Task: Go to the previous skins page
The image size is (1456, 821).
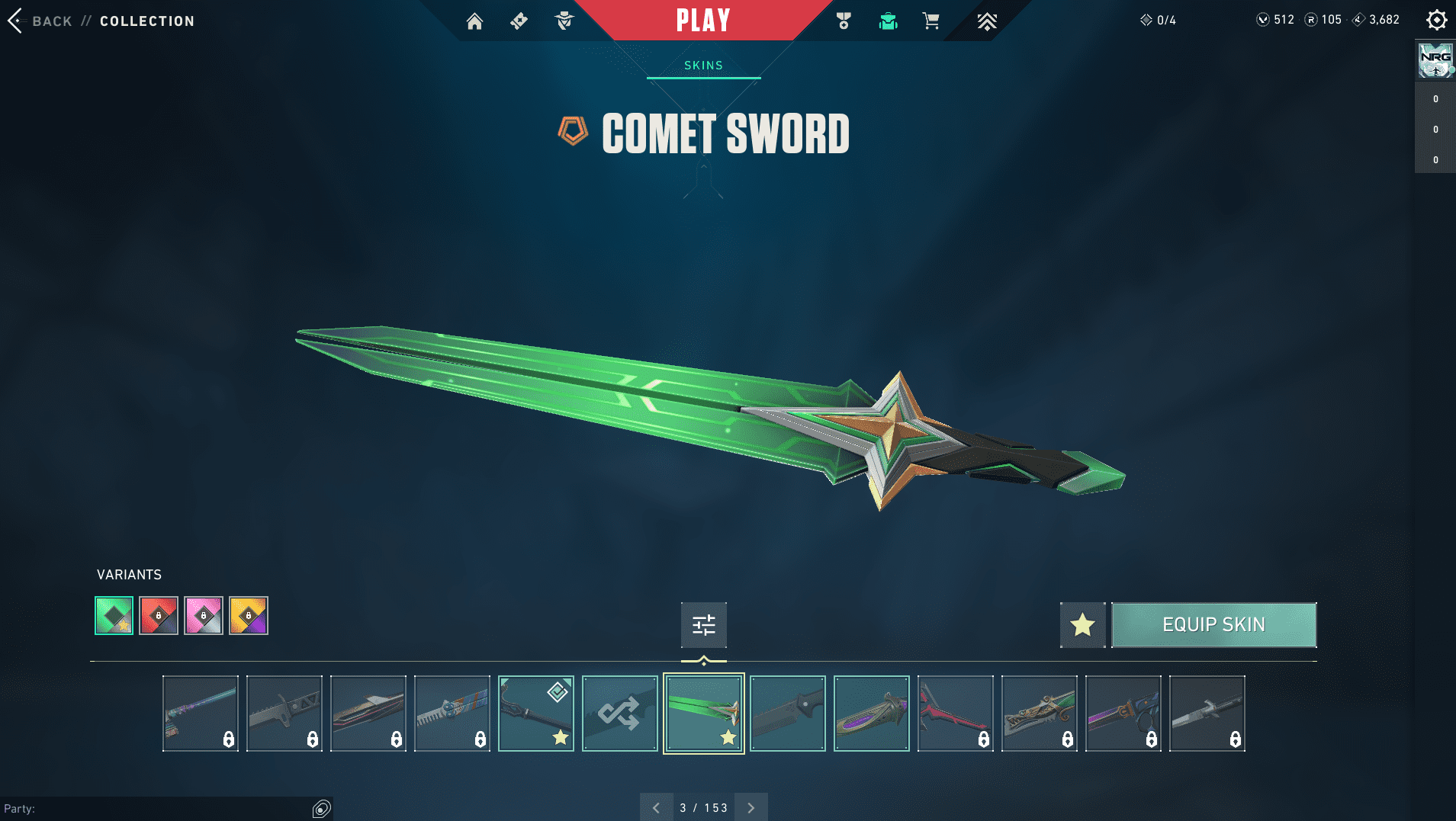Action: tap(656, 807)
